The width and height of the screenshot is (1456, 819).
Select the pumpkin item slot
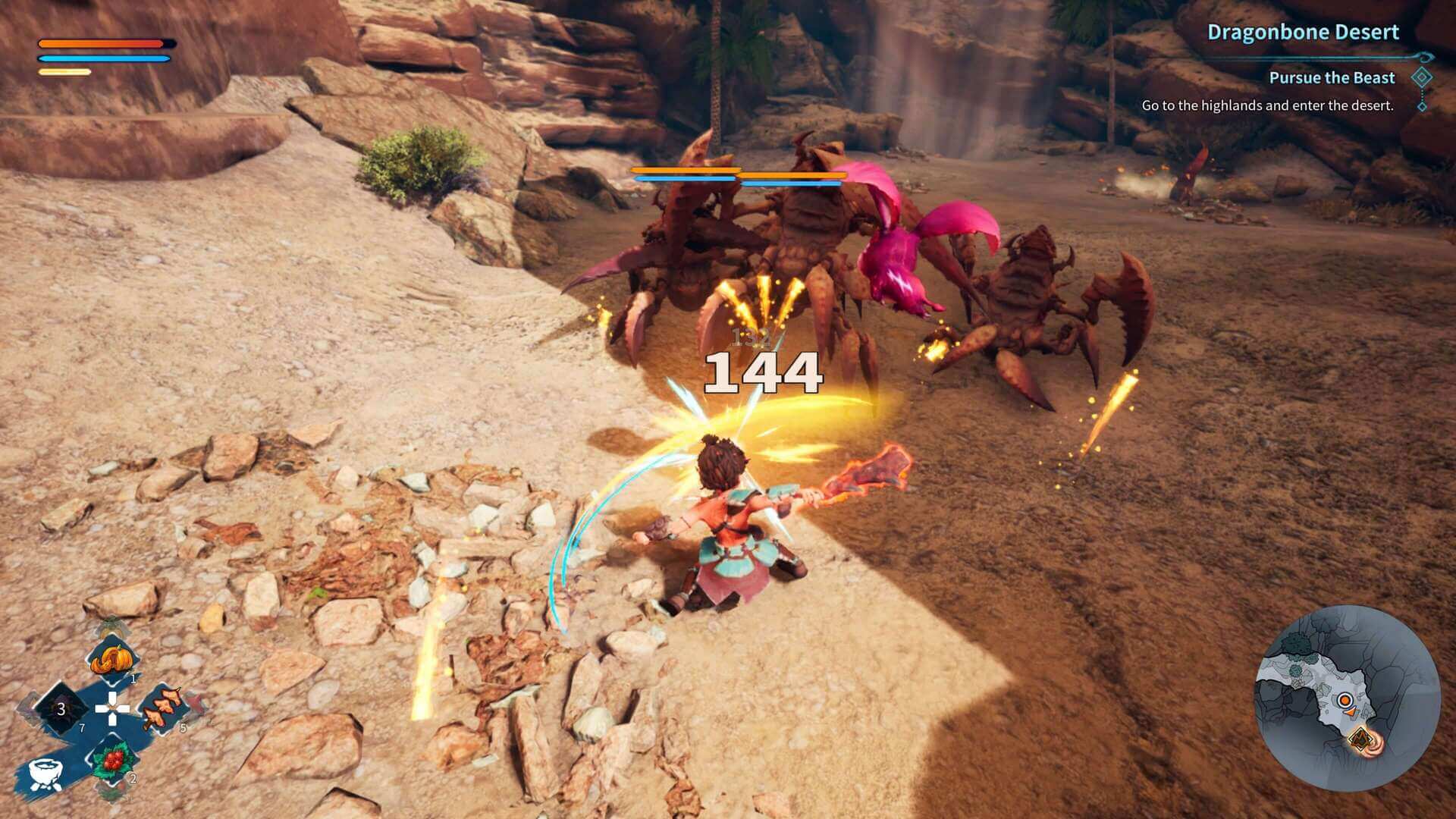(112, 661)
